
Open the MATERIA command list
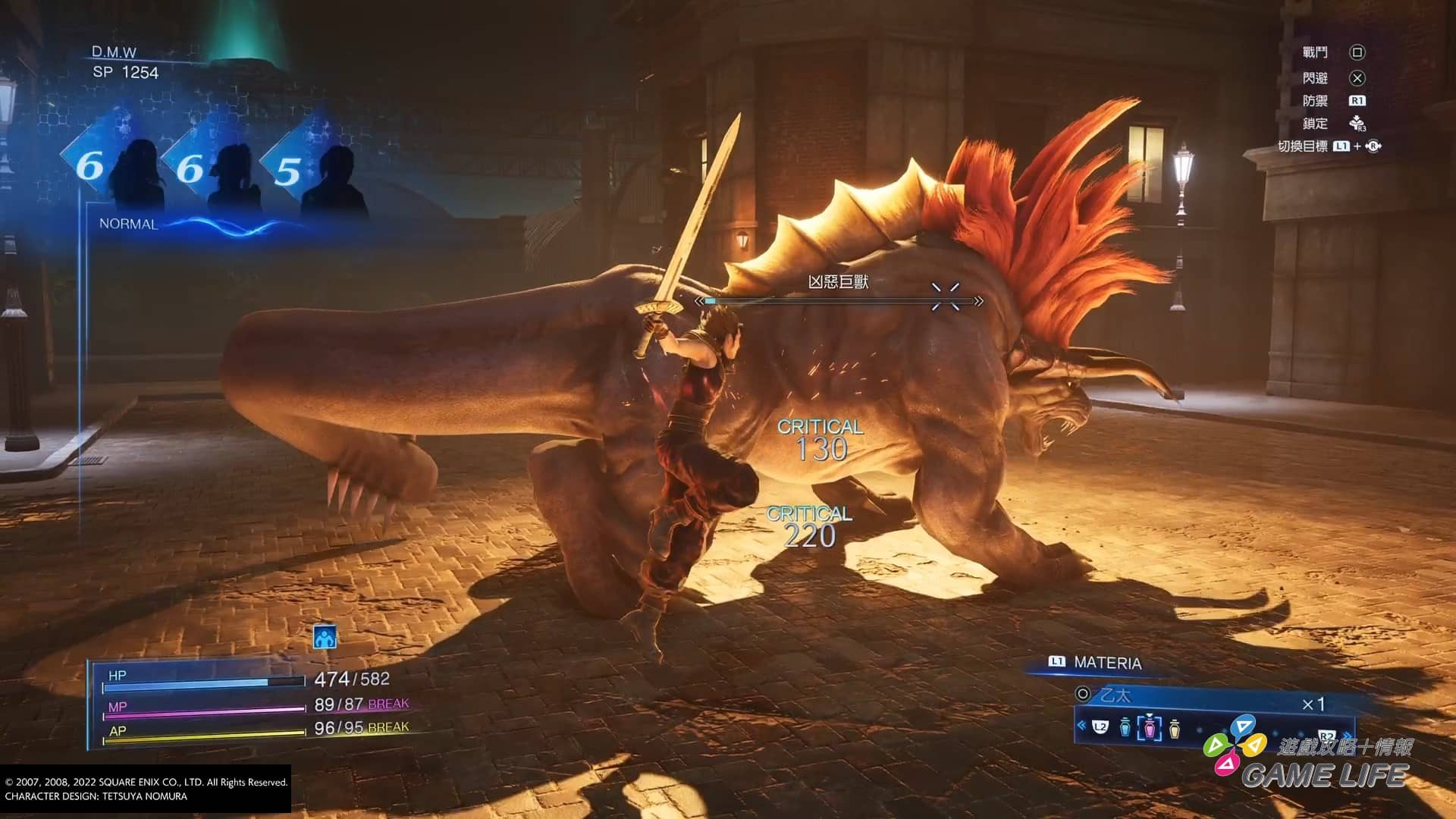point(1107,663)
